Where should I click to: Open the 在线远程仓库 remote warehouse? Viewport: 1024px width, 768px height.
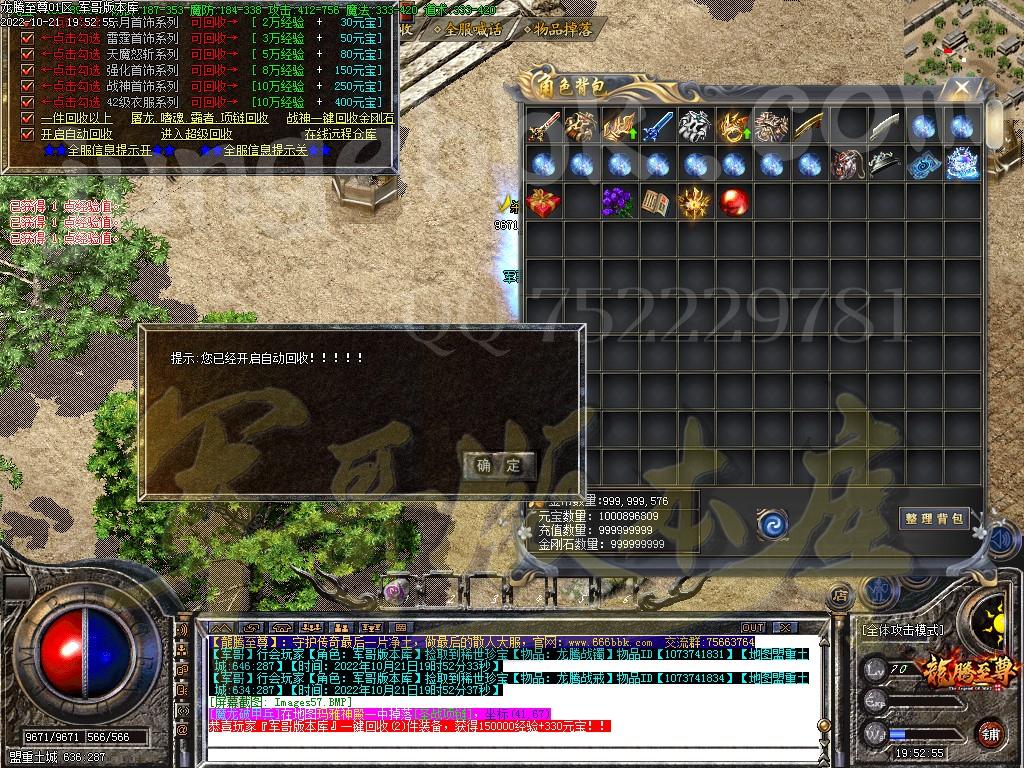[x=340, y=134]
